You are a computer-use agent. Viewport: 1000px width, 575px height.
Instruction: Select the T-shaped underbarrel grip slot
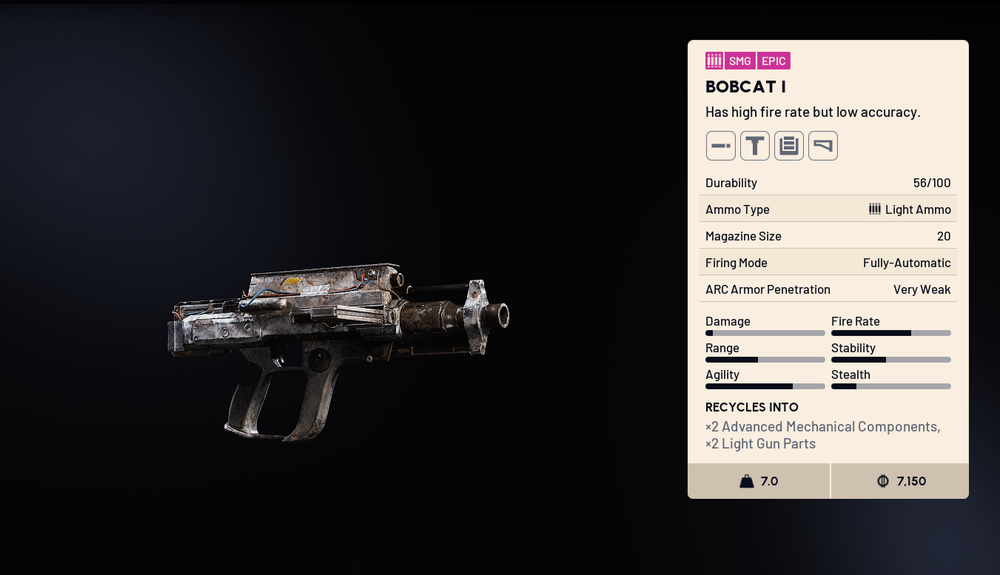coord(754,146)
